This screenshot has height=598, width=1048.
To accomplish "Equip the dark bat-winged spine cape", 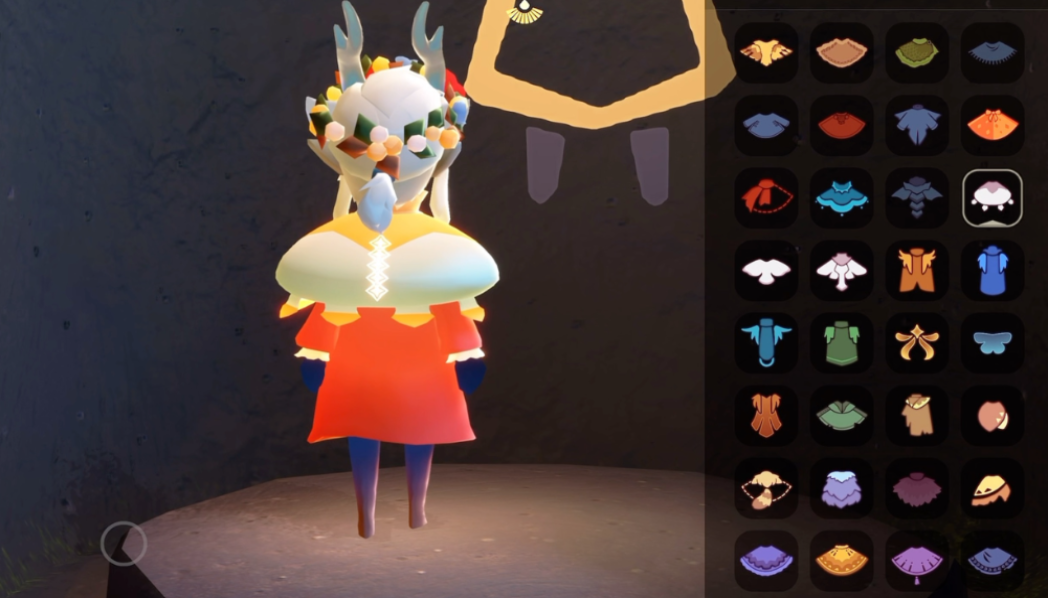I will point(917,198).
